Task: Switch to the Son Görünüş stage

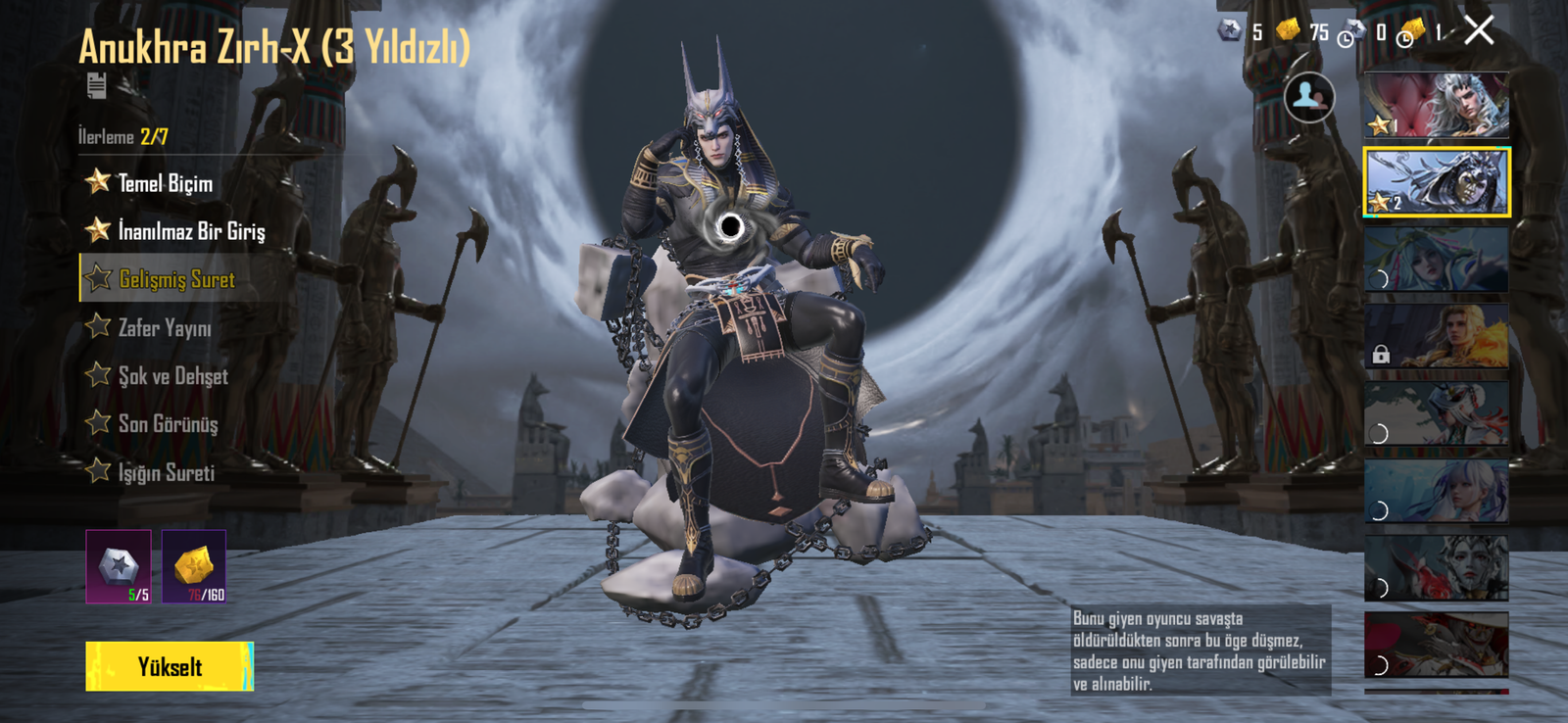Action: [168, 424]
